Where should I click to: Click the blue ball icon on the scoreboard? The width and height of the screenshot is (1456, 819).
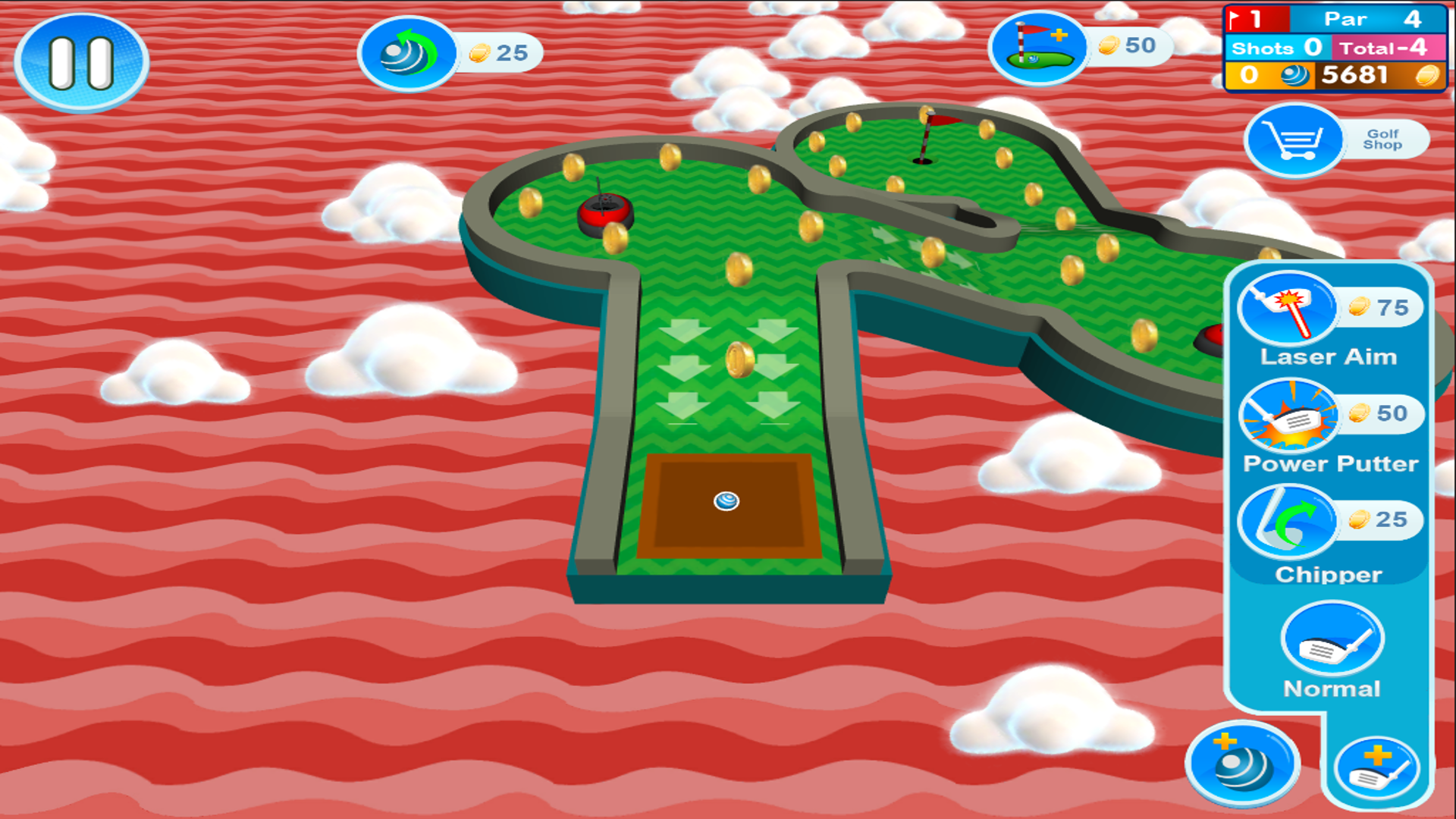pos(1294,76)
